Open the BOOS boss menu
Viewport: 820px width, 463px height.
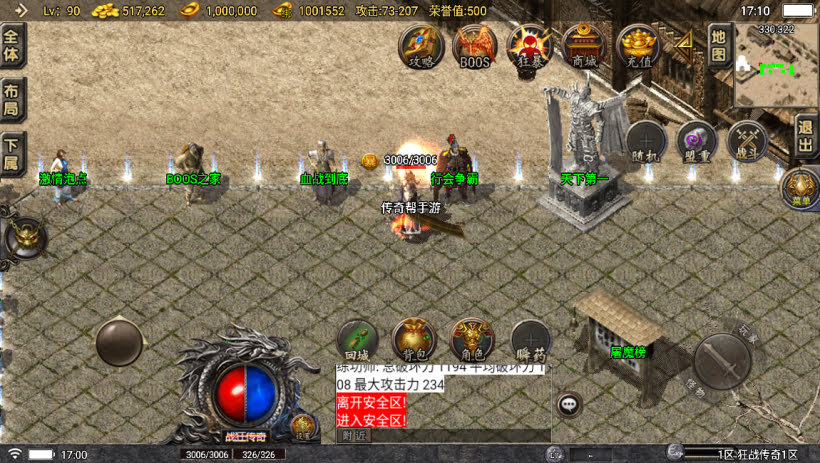click(x=475, y=45)
